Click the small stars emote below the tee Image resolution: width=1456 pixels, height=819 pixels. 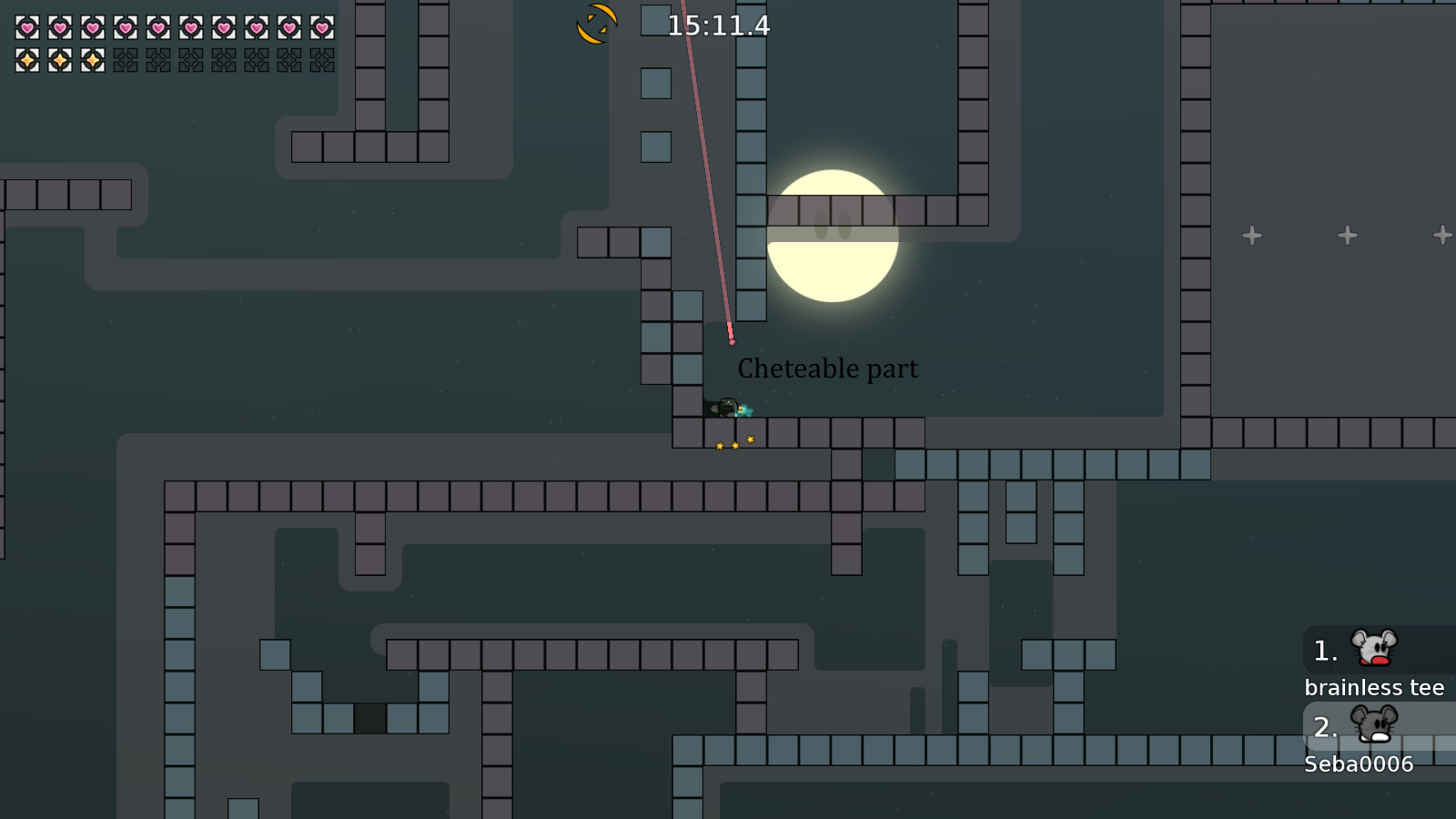pos(734,444)
